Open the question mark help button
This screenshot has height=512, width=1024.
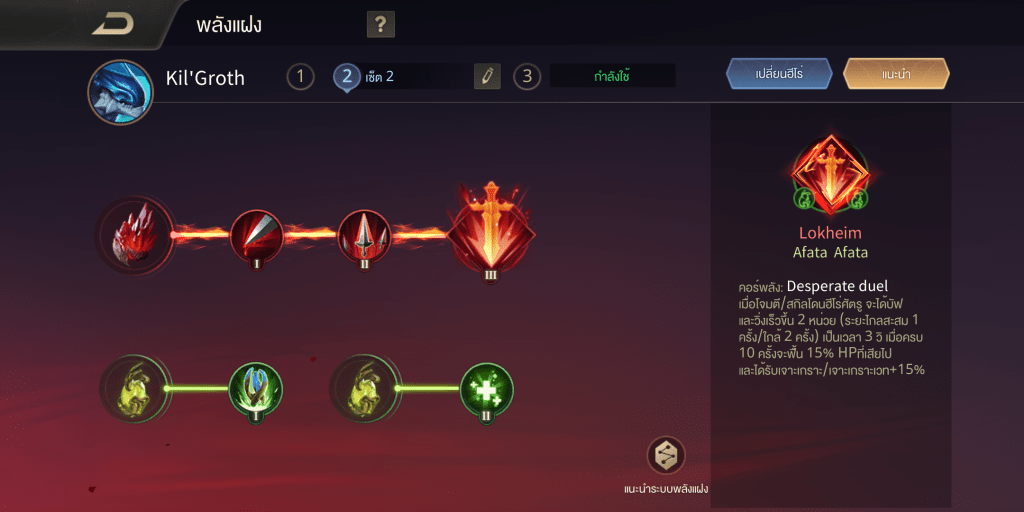380,25
